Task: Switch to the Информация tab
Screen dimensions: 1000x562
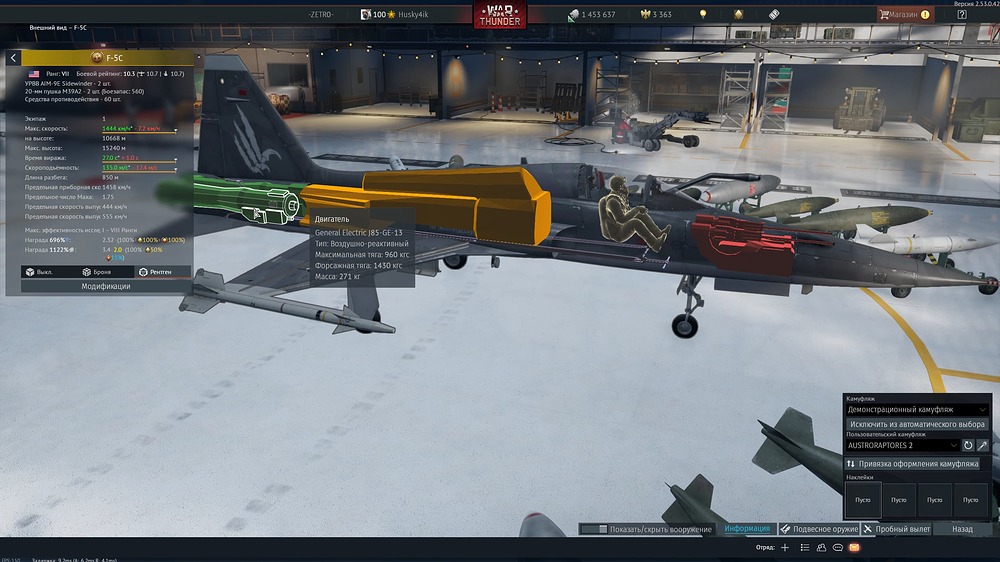Action: pos(747,529)
